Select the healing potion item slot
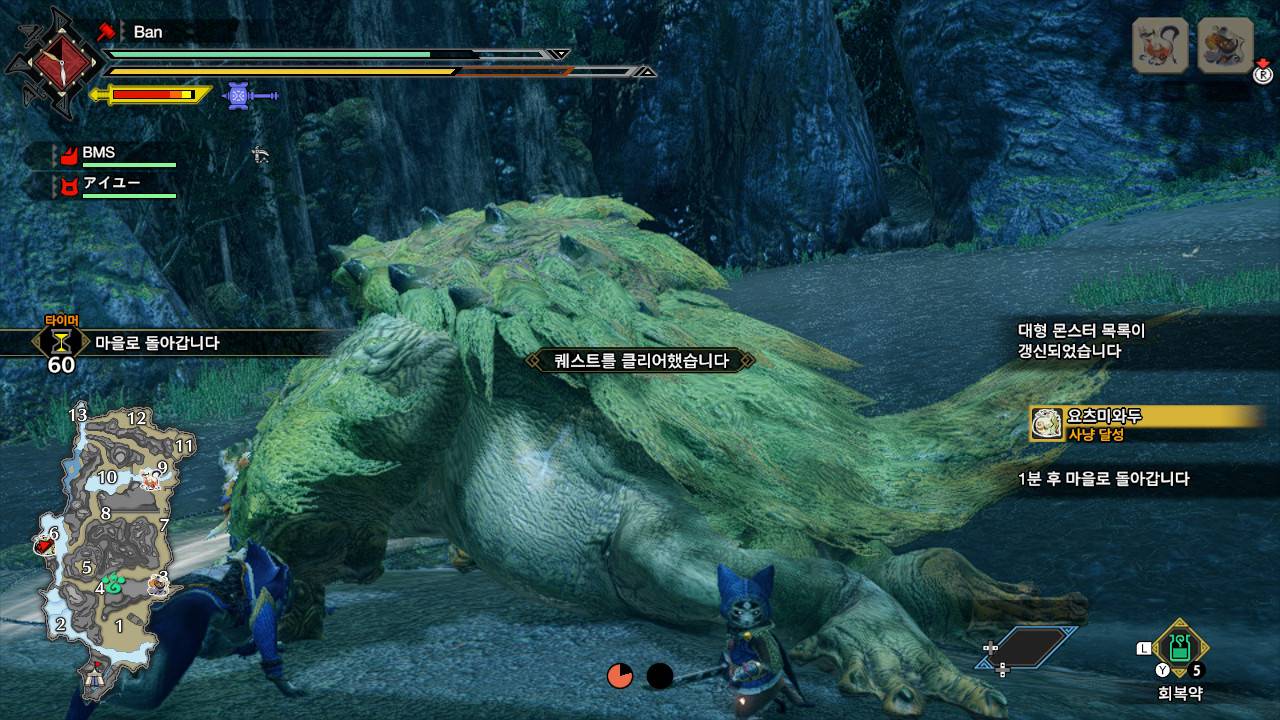Screen dimensions: 1280x720 (x=1180, y=648)
